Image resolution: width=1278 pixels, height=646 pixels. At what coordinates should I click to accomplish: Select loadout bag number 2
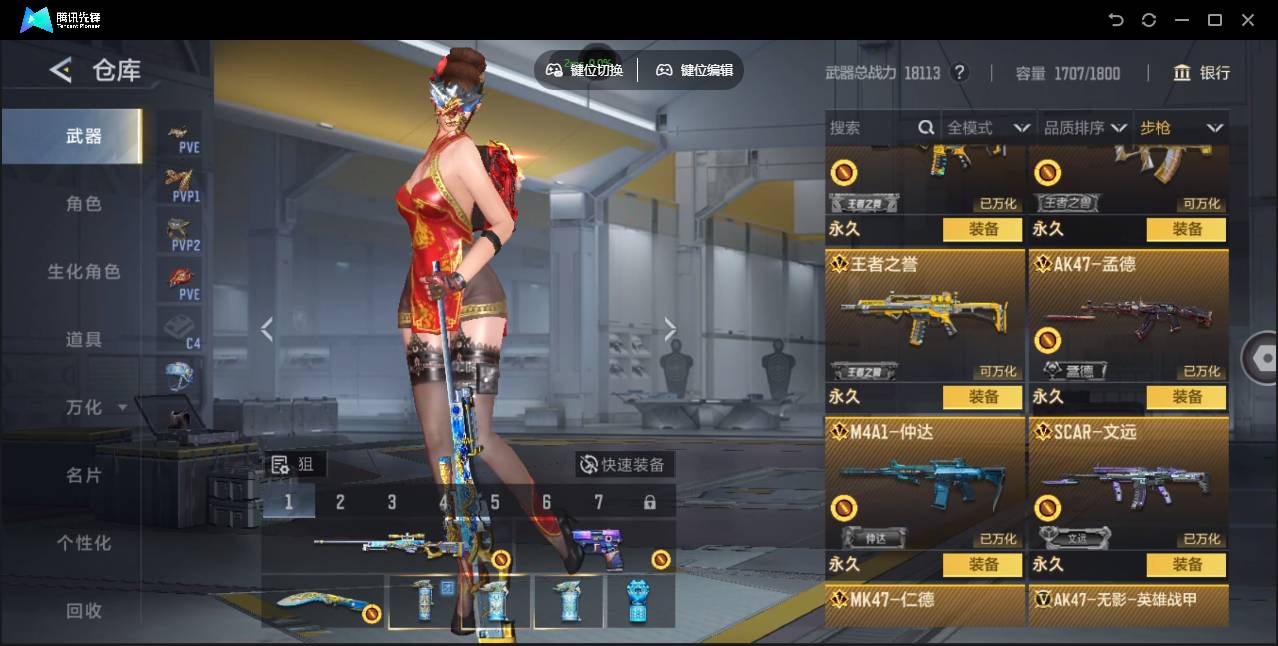(340, 502)
